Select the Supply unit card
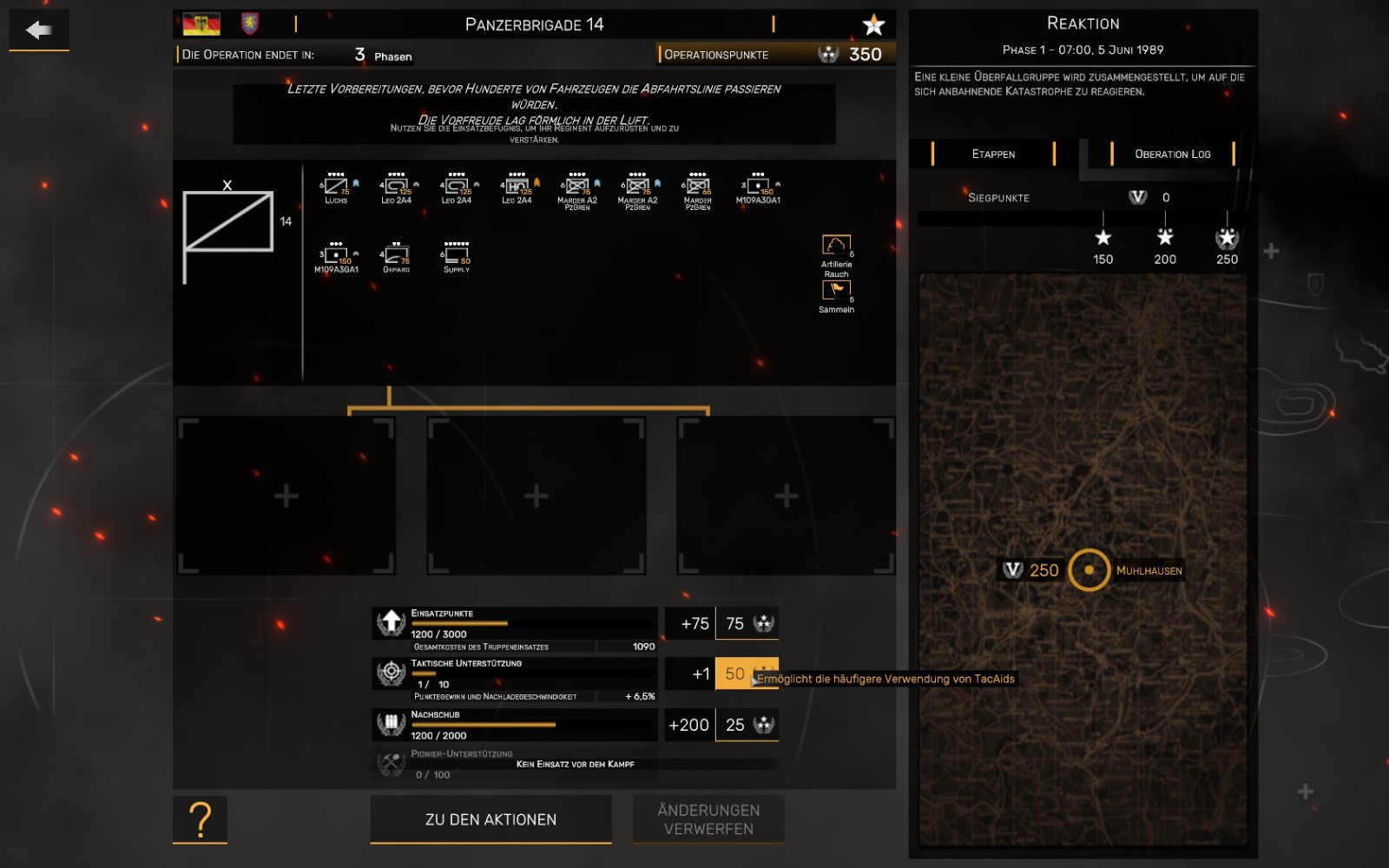This screenshot has height=868, width=1389. 457,258
